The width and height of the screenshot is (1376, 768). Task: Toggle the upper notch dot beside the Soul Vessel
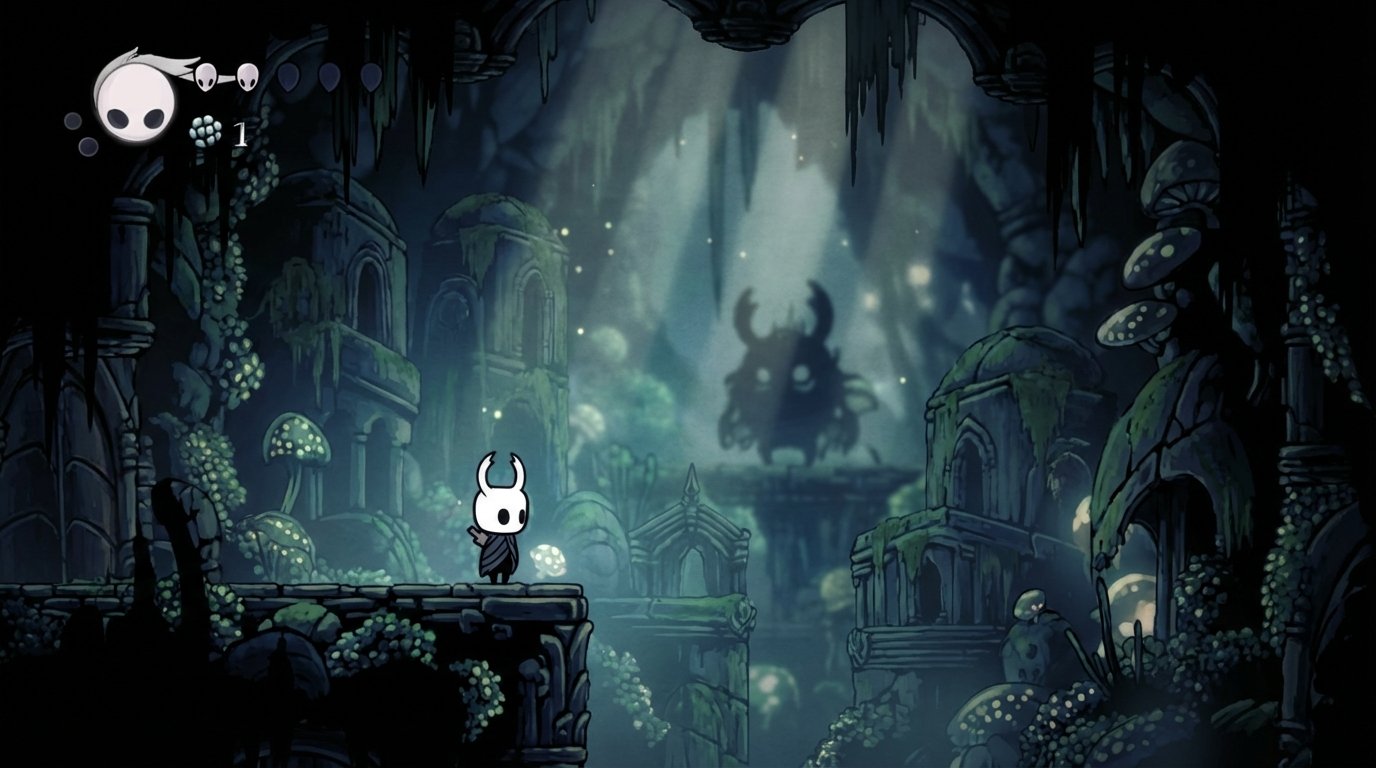point(71,120)
